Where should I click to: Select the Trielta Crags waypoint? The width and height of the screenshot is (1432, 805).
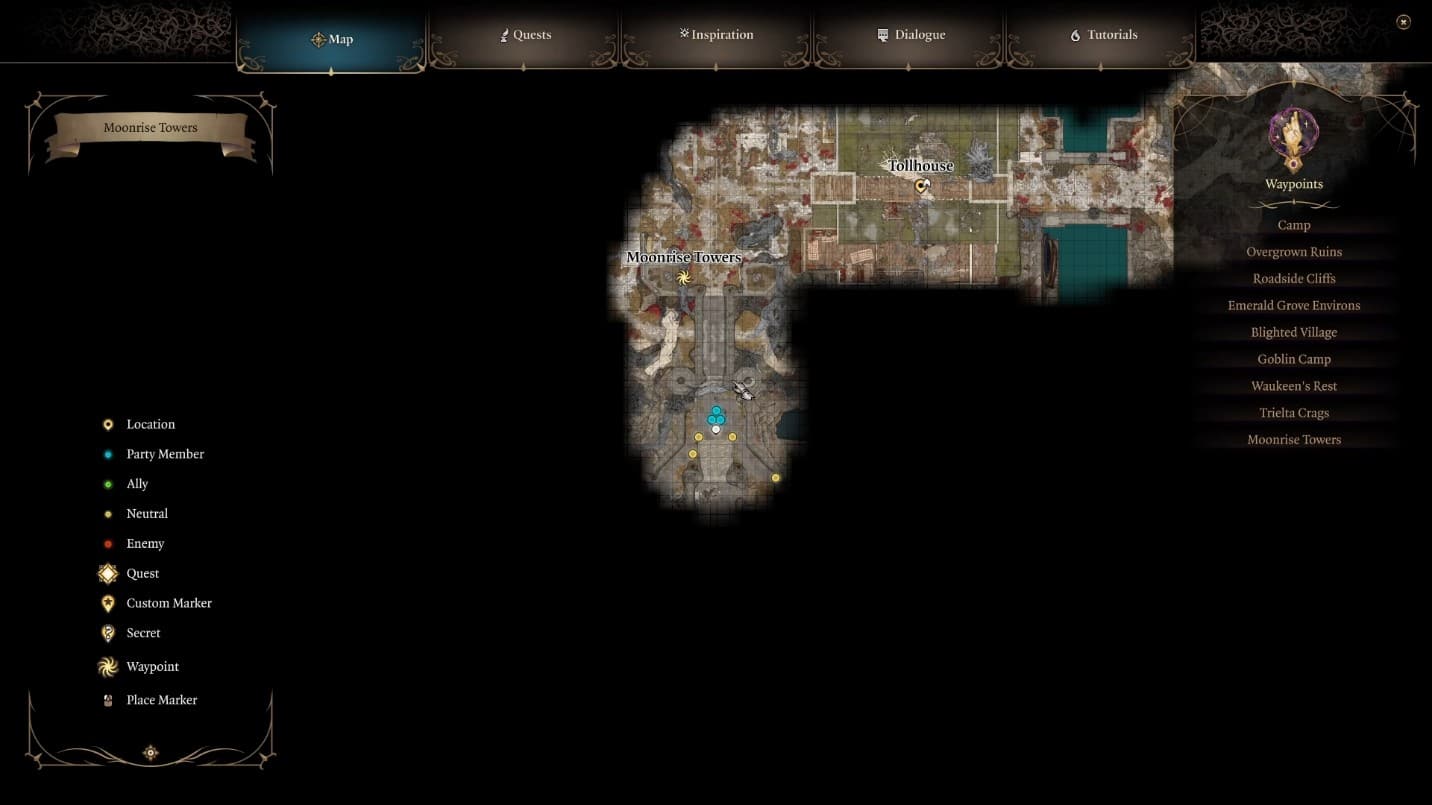click(1293, 412)
